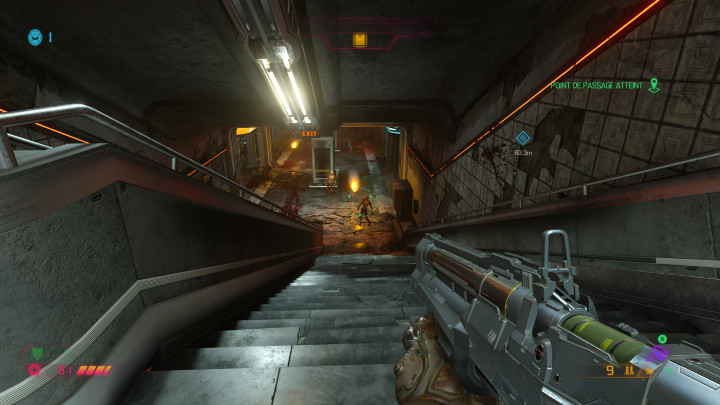Click the green checkpoint map pin icon
Viewport: 720px width, 405px height.
654,85
